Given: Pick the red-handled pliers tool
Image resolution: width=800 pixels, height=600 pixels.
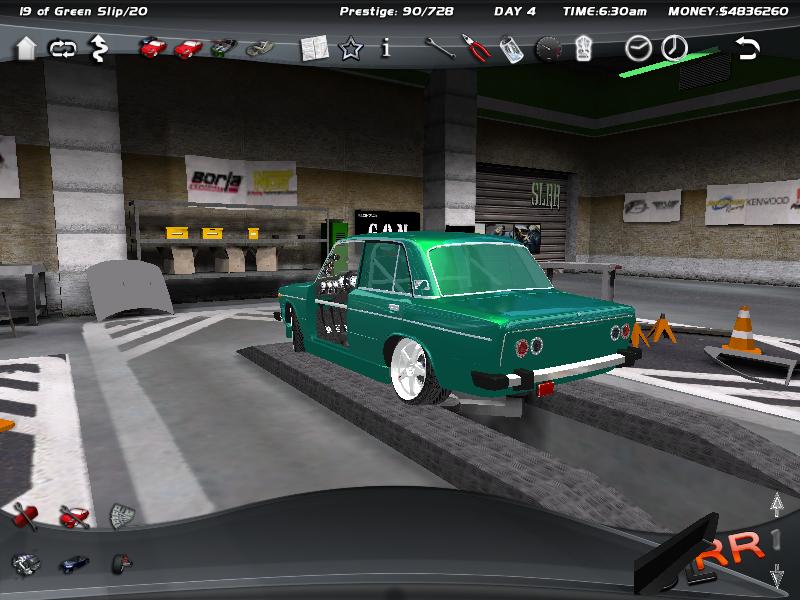Looking at the screenshot, I should (x=474, y=48).
